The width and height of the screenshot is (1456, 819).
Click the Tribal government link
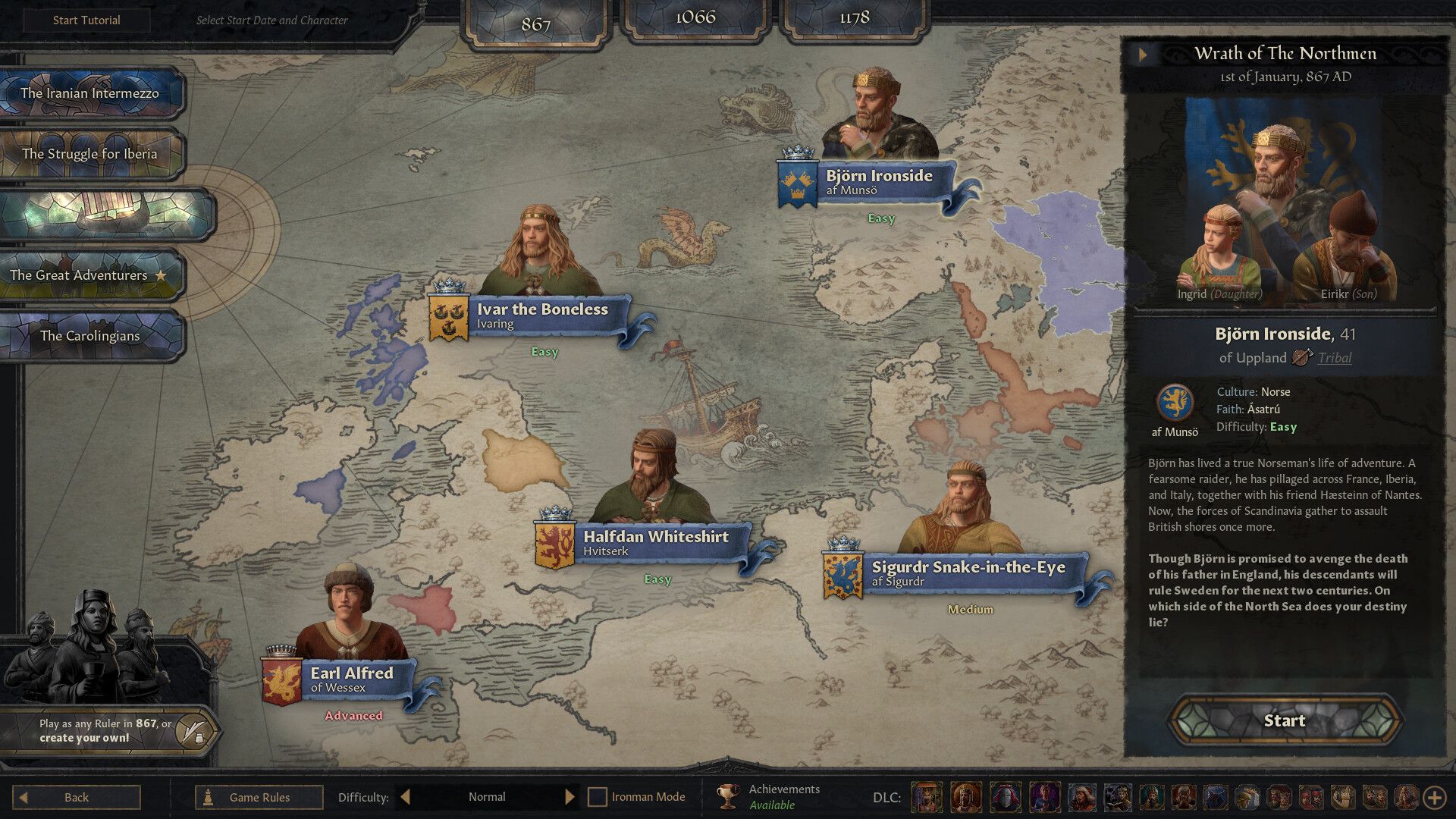coord(1334,358)
